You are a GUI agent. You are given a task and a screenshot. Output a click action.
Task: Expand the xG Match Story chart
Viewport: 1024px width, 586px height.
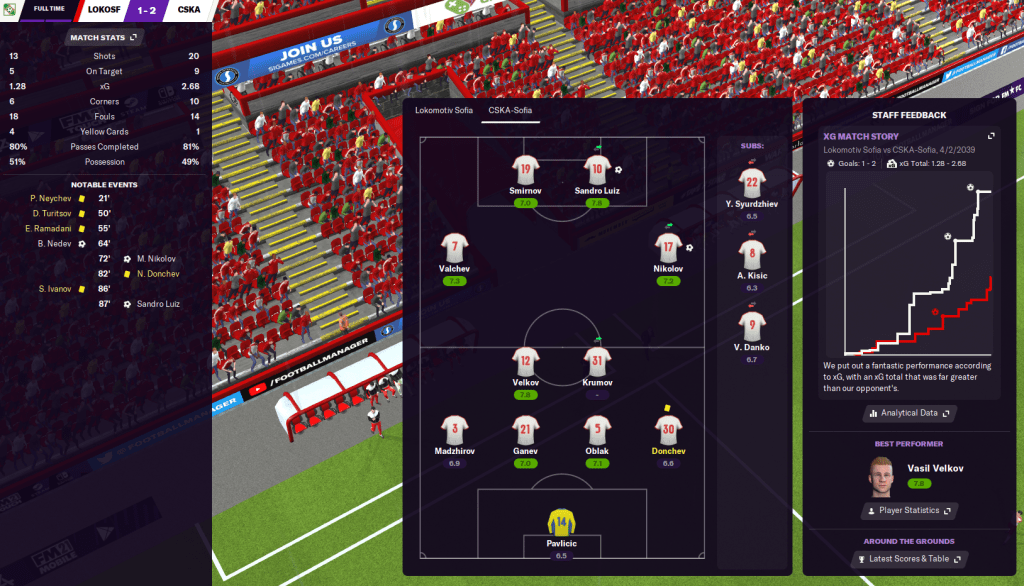pyautogui.click(x=991, y=136)
